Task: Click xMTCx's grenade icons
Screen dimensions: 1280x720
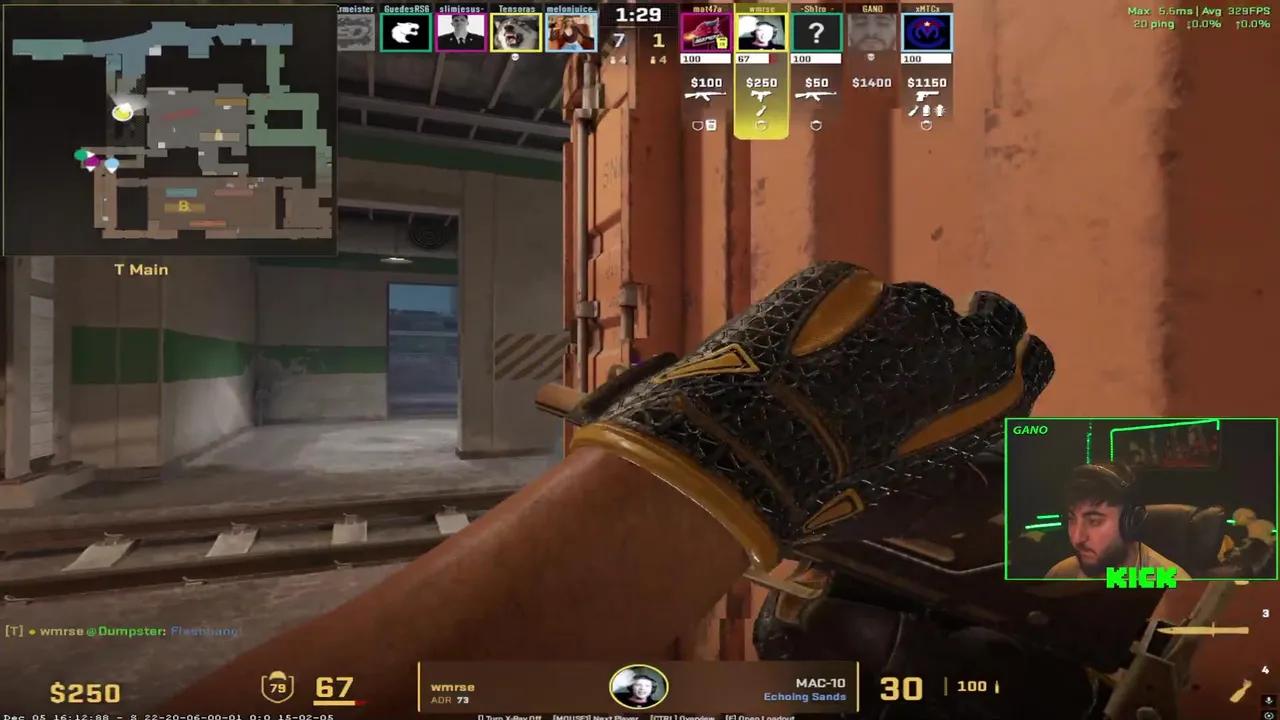Action: tap(930, 111)
